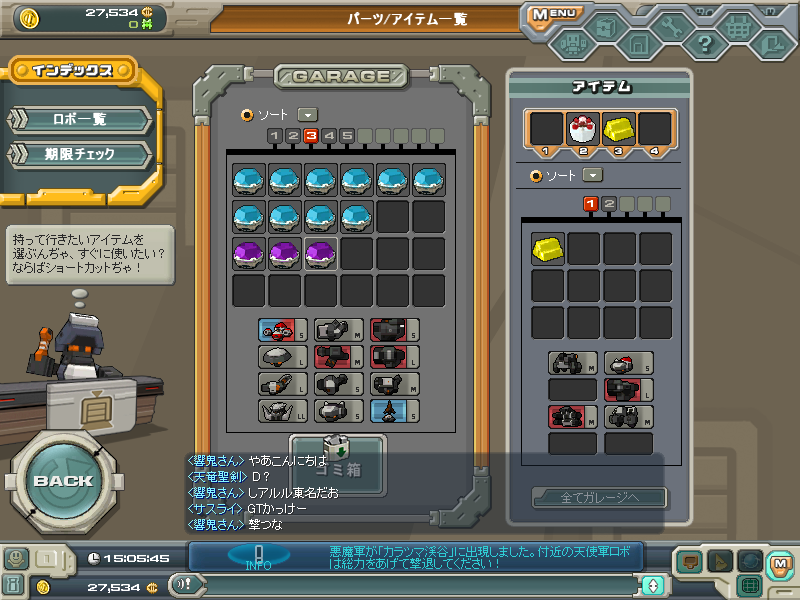Open the INFO announcement icon
The width and height of the screenshot is (800, 600).
pos(258,555)
